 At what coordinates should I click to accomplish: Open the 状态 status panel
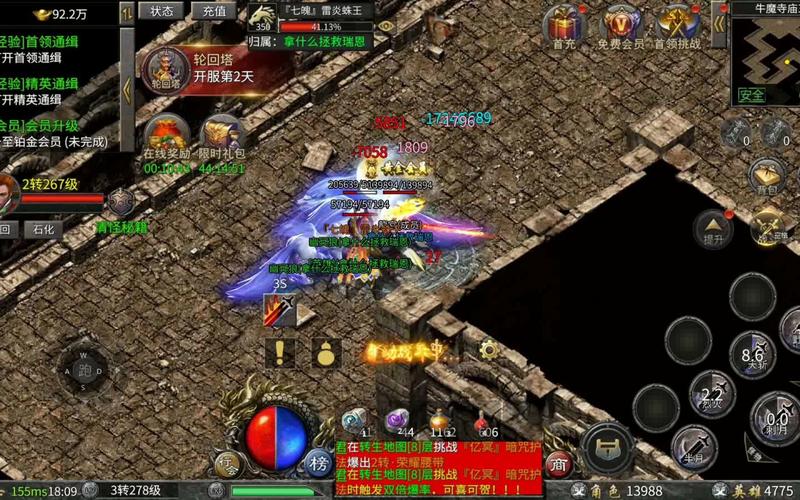click(x=161, y=11)
